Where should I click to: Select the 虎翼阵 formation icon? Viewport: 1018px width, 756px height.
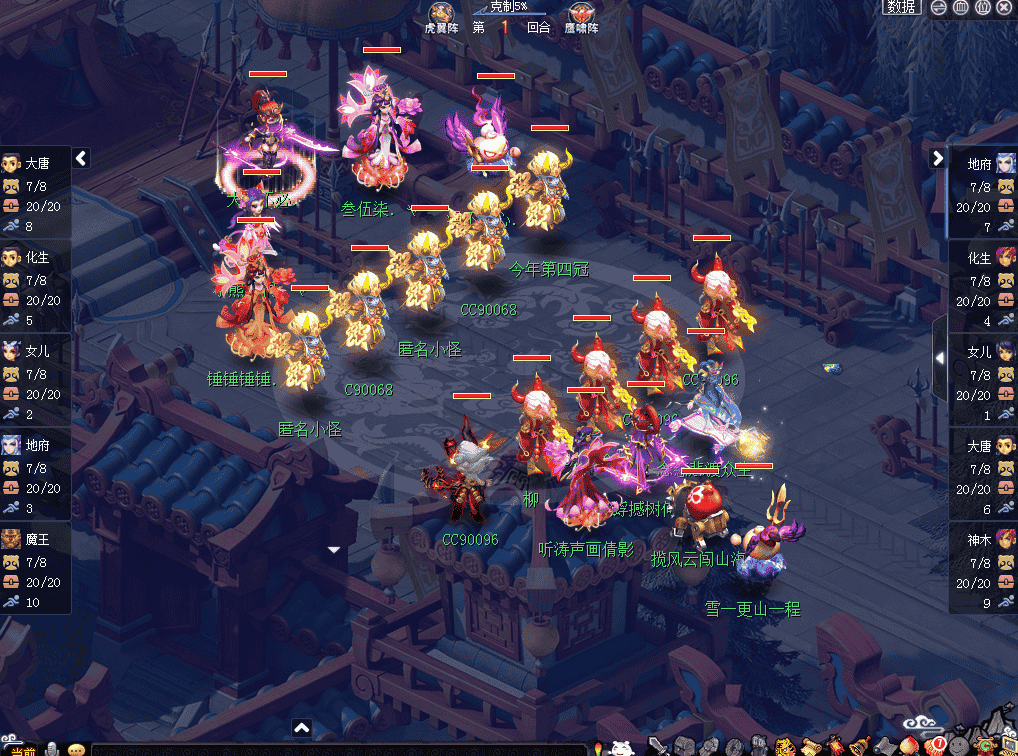pyautogui.click(x=440, y=14)
